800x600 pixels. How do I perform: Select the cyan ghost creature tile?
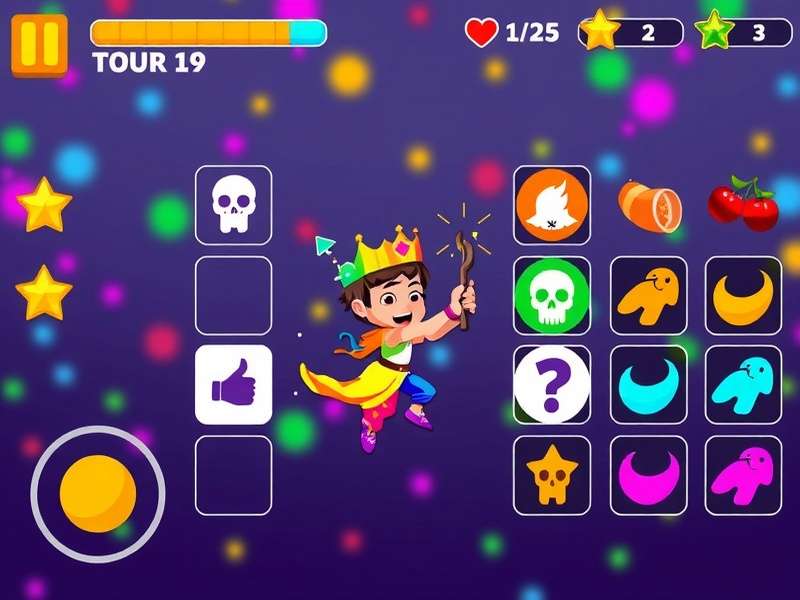point(744,385)
